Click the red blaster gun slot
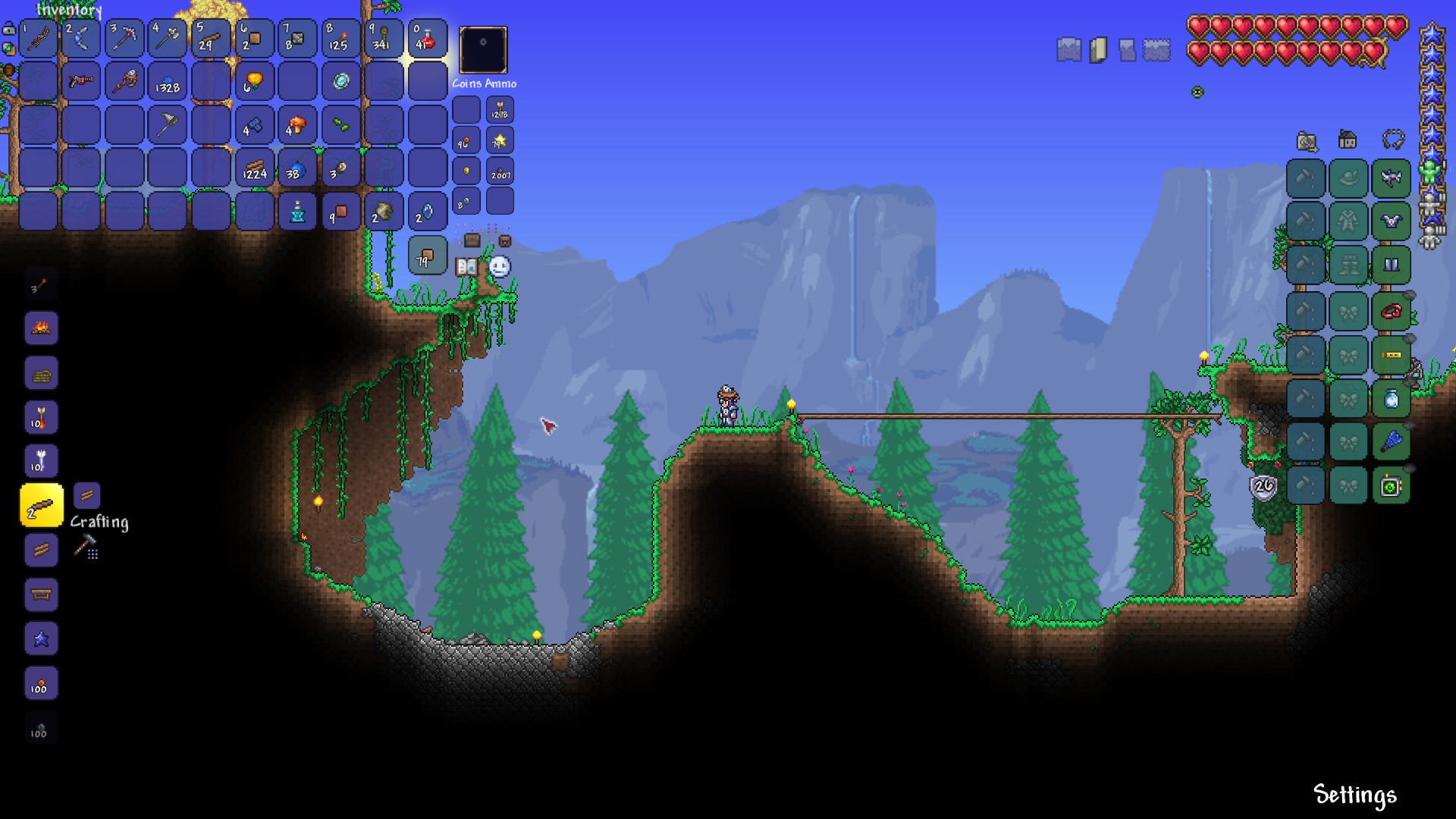1456x819 pixels. click(x=81, y=81)
